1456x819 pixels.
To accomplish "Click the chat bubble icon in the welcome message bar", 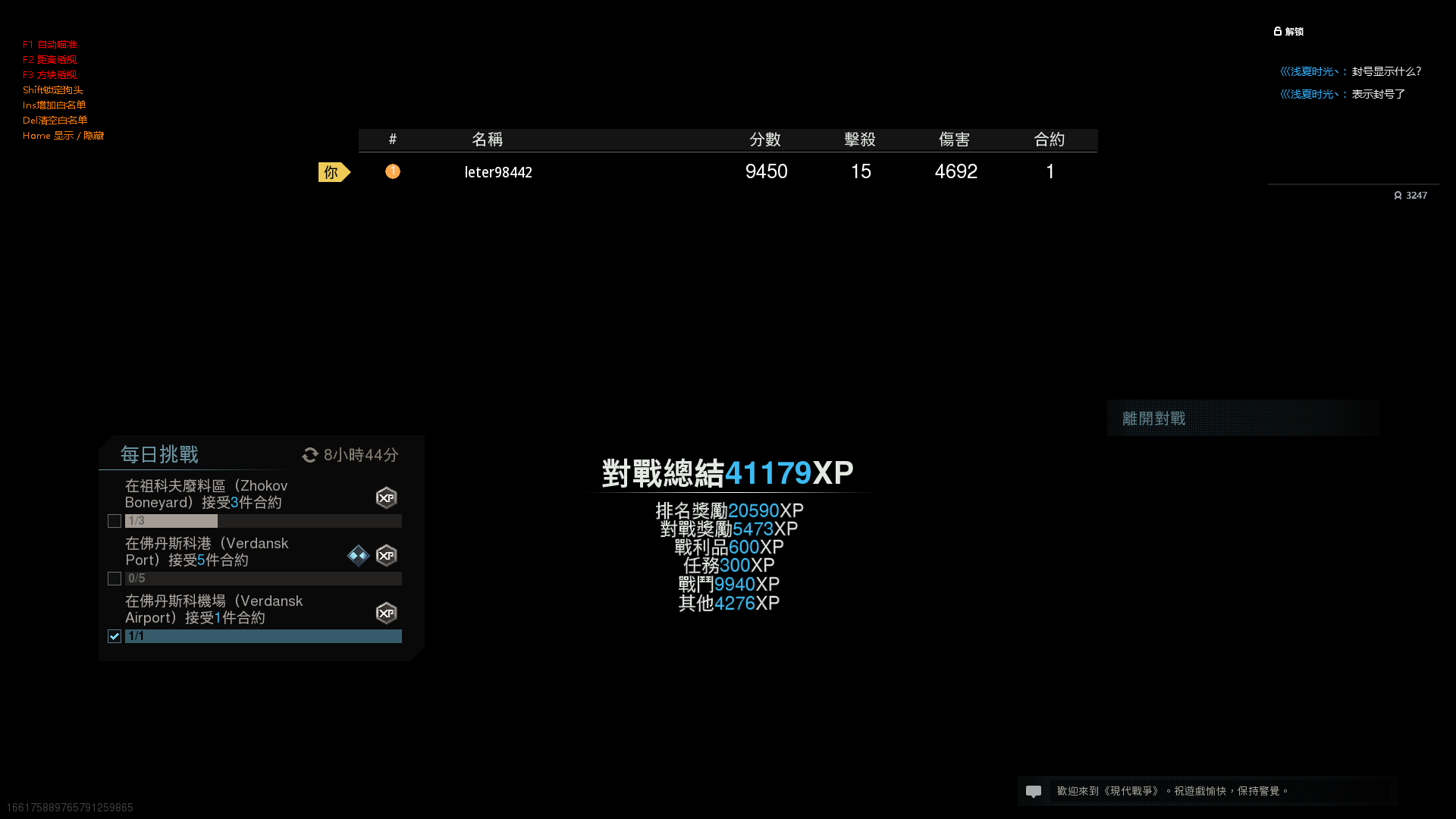I will pos(1034,791).
